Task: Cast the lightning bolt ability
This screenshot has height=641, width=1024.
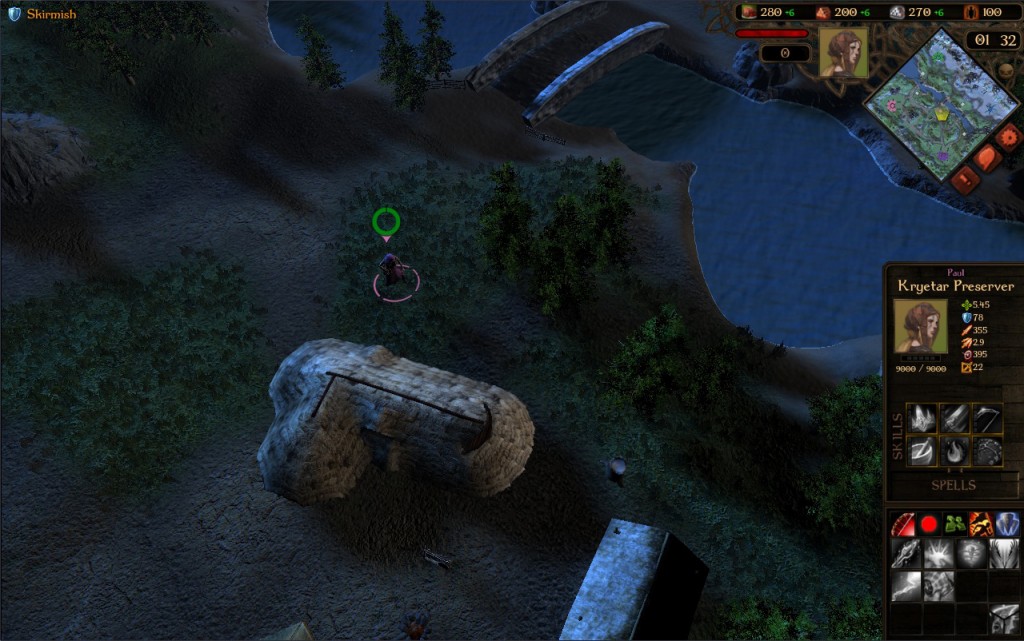Action: (x=904, y=586)
